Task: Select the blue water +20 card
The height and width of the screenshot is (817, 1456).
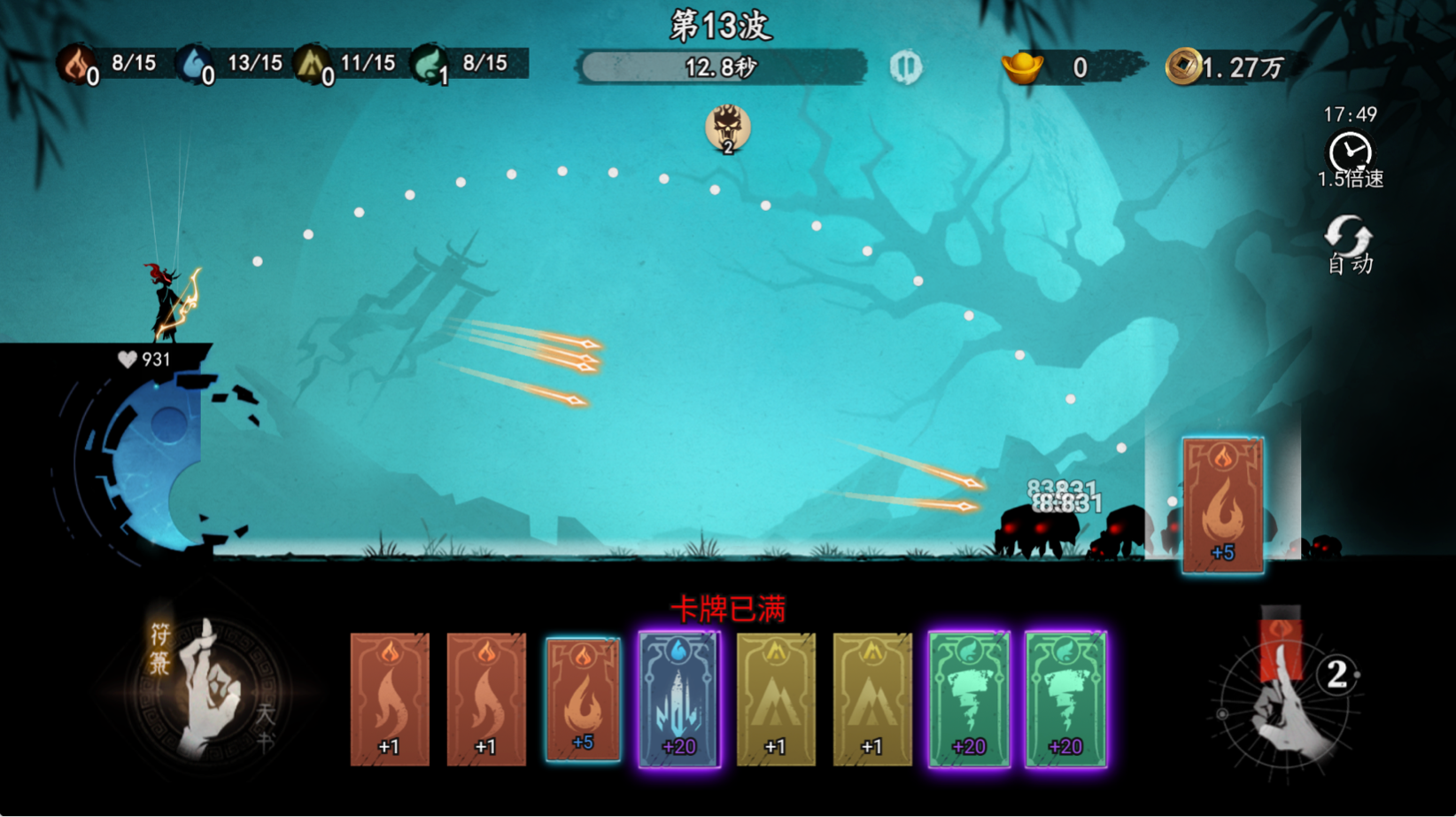Action: pos(679,699)
